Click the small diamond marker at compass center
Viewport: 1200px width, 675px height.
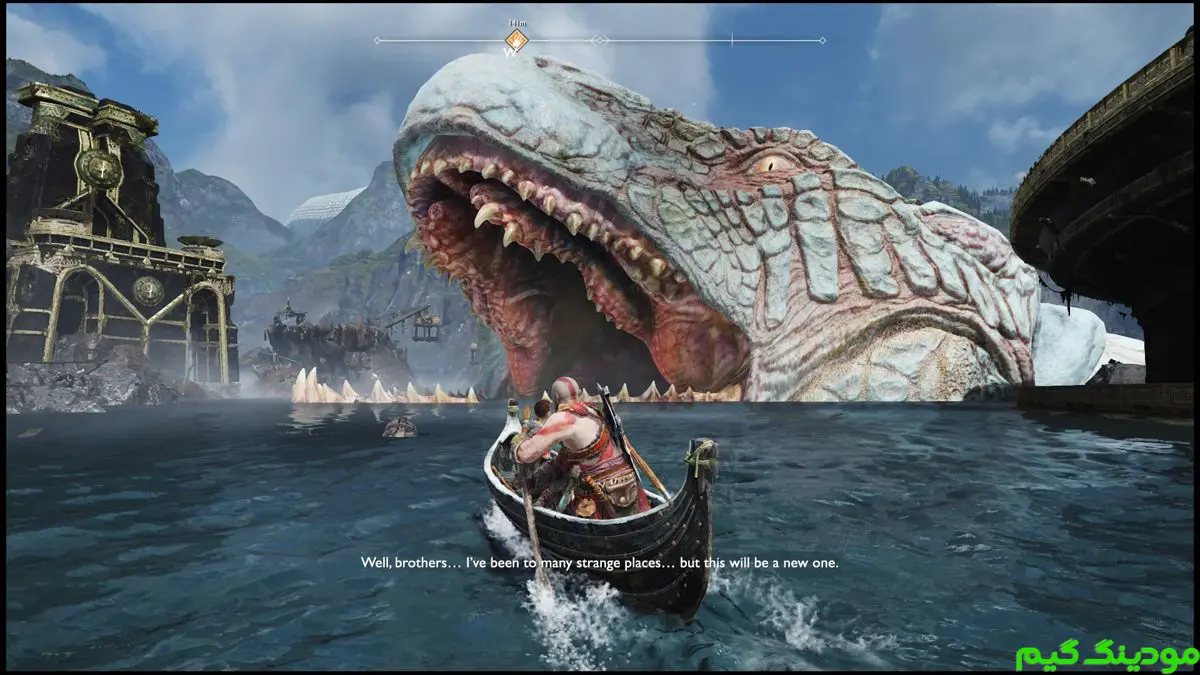click(599, 41)
